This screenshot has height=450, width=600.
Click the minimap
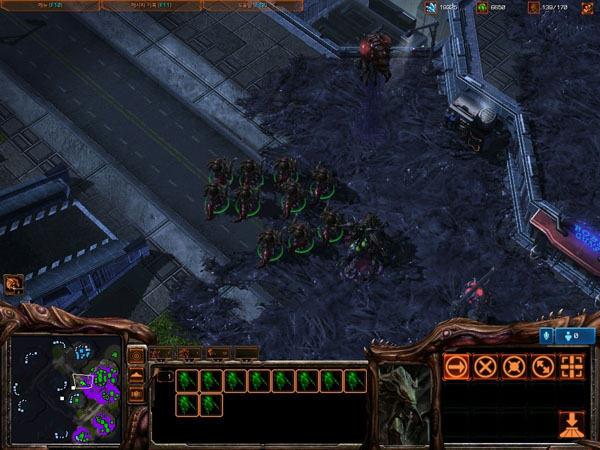65,388
